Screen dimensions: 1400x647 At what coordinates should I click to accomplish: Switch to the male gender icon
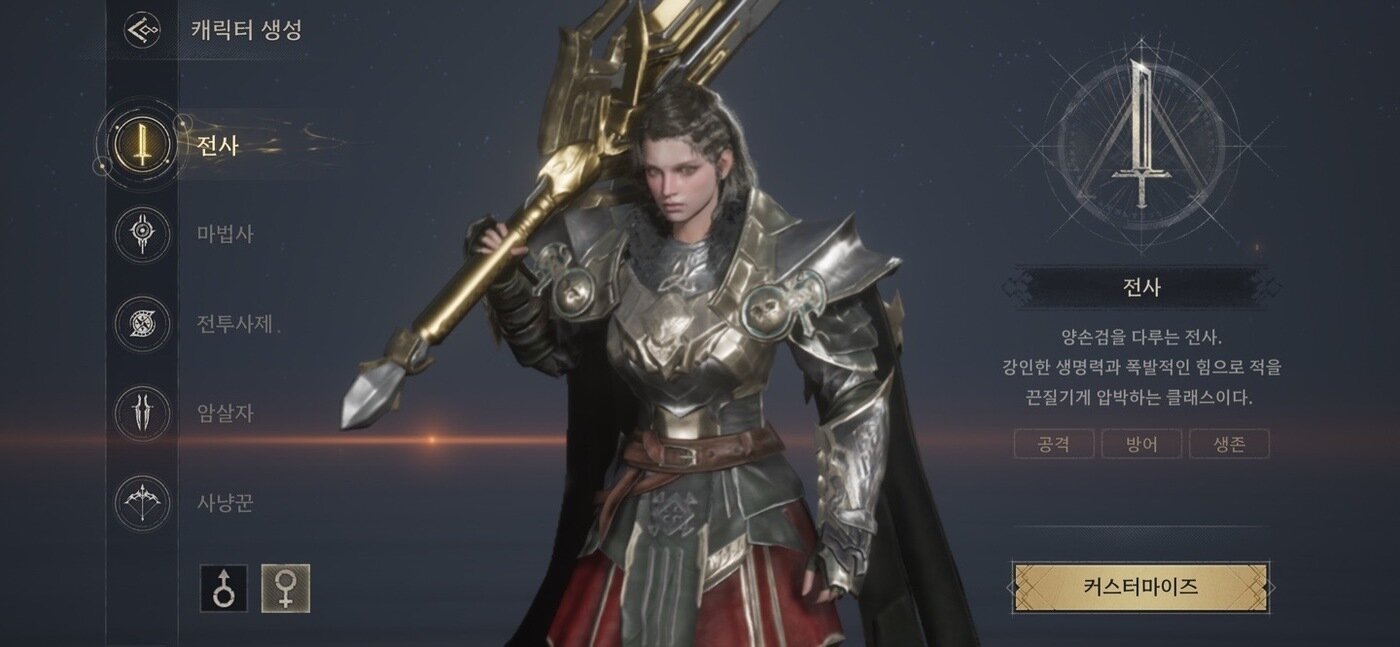point(224,588)
